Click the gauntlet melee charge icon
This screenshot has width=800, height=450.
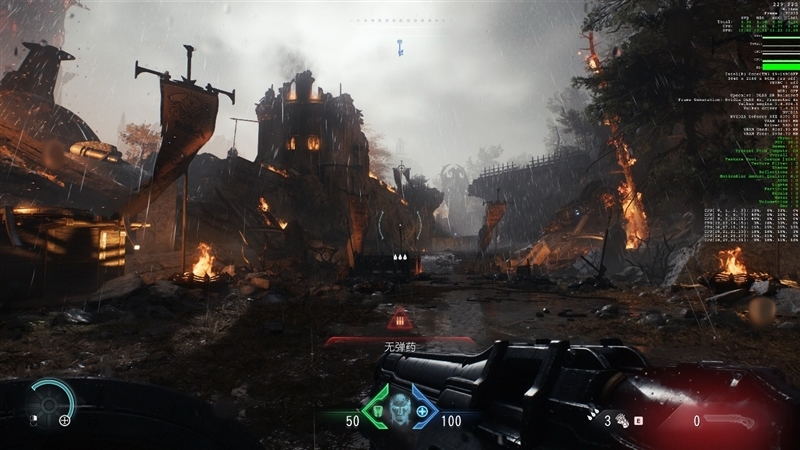click(x=620, y=421)
